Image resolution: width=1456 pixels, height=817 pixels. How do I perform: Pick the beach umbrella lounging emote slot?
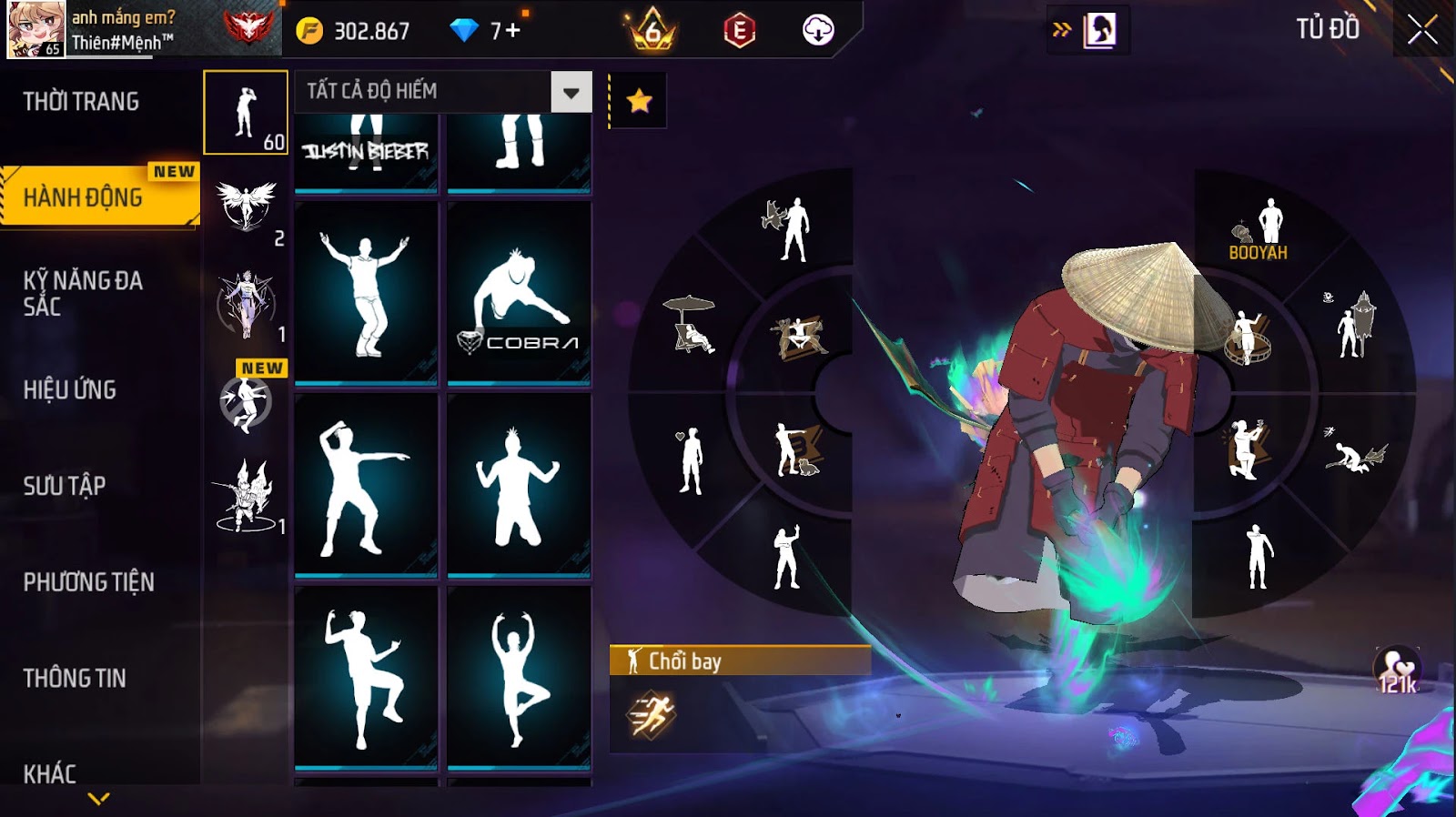pos(692,325)
